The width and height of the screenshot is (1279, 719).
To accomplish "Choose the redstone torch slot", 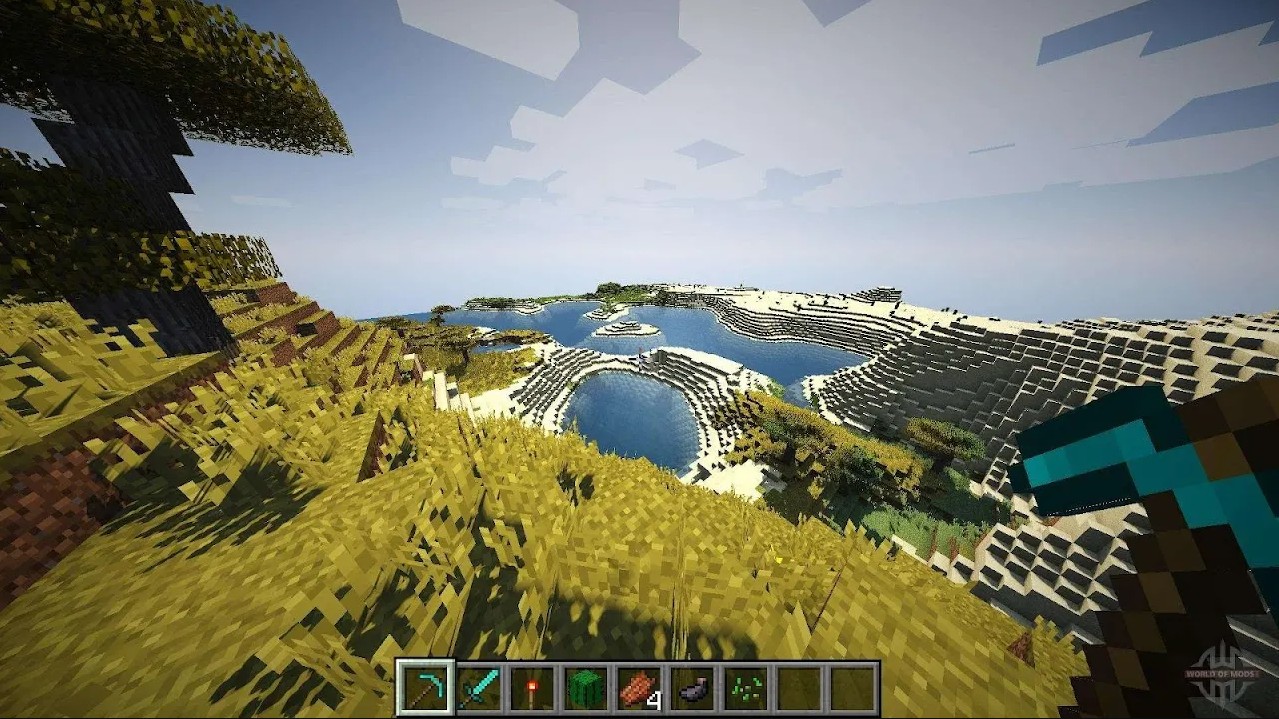I will click(x=532, y=688).
